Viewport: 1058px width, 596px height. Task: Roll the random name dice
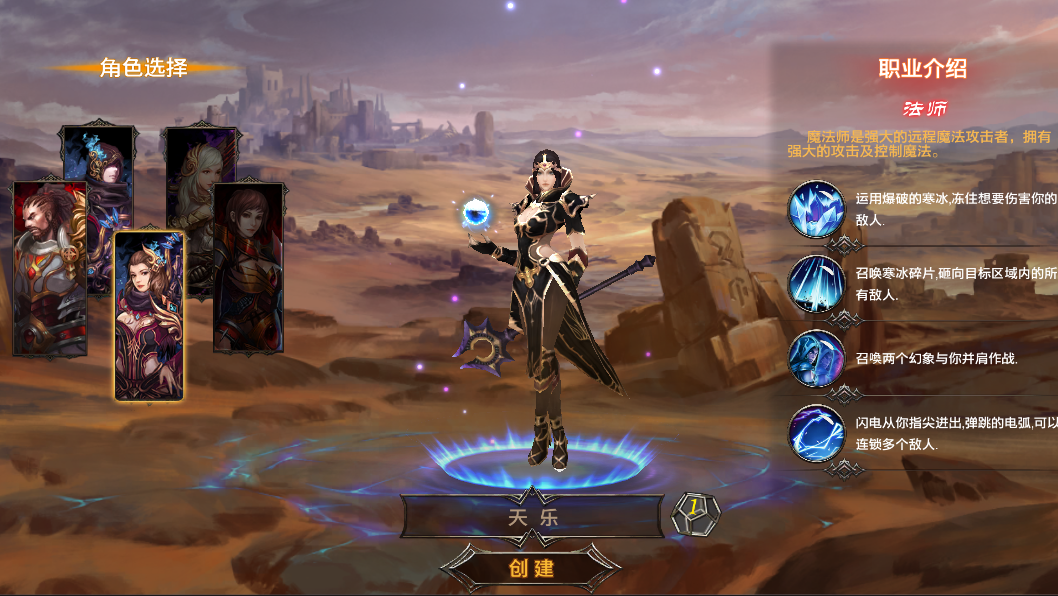(695, 514)
